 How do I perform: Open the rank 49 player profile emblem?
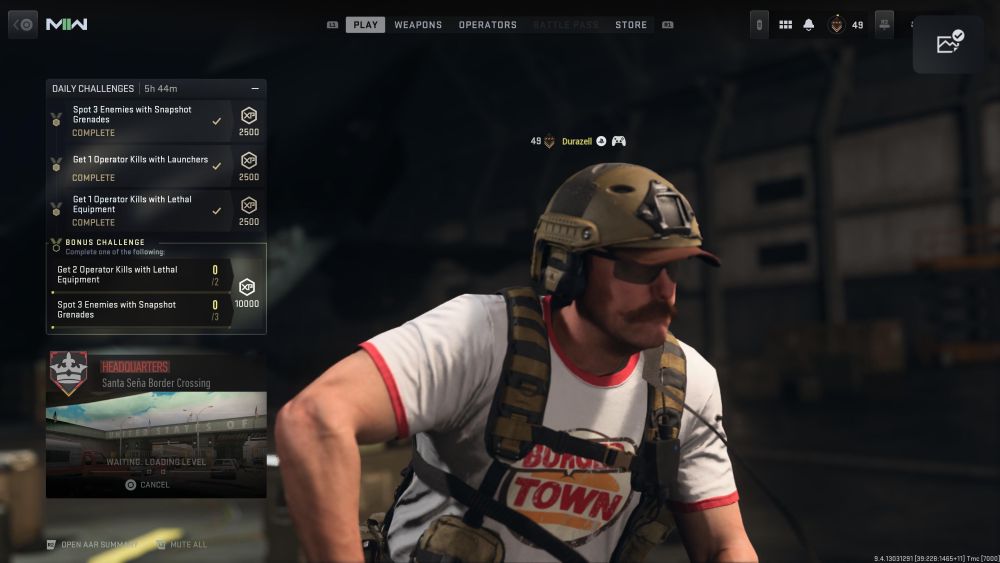pos(836,25)
